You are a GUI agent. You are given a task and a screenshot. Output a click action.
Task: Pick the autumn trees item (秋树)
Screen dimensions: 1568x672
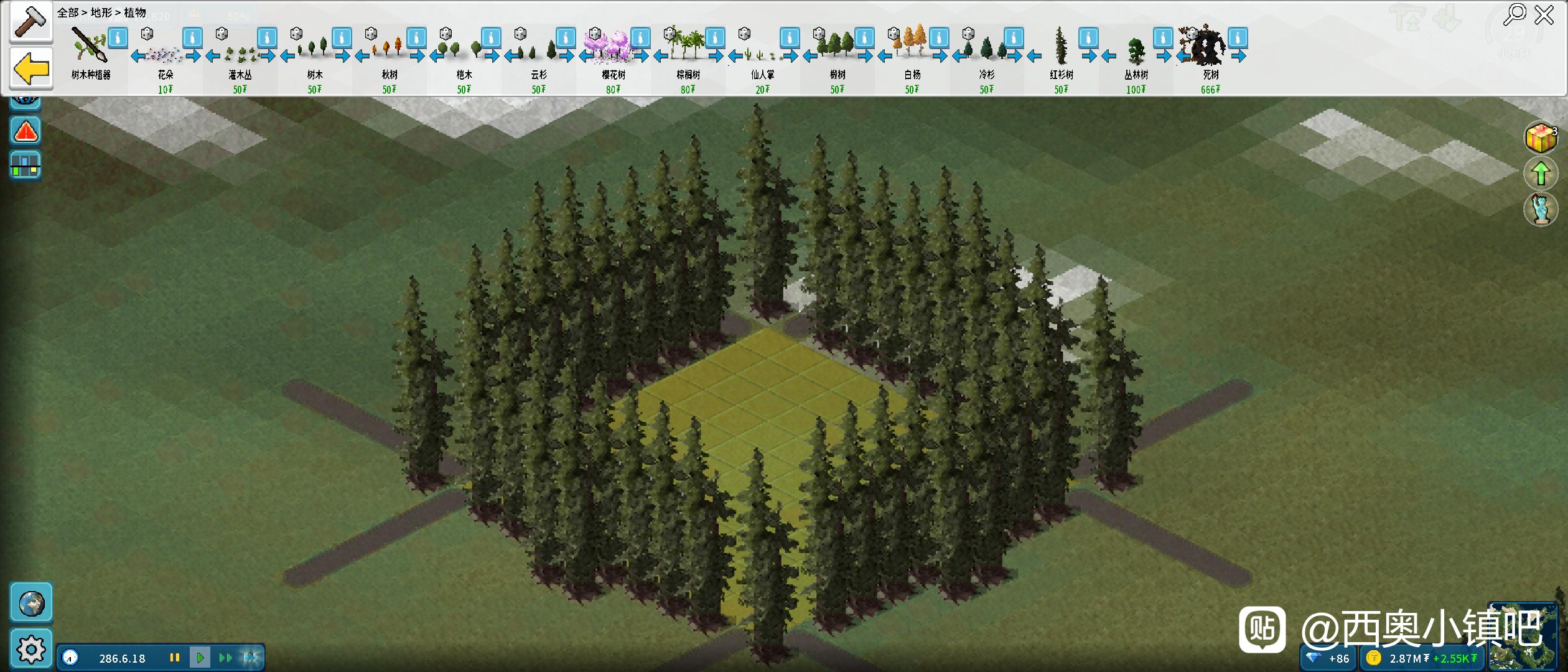390,50
